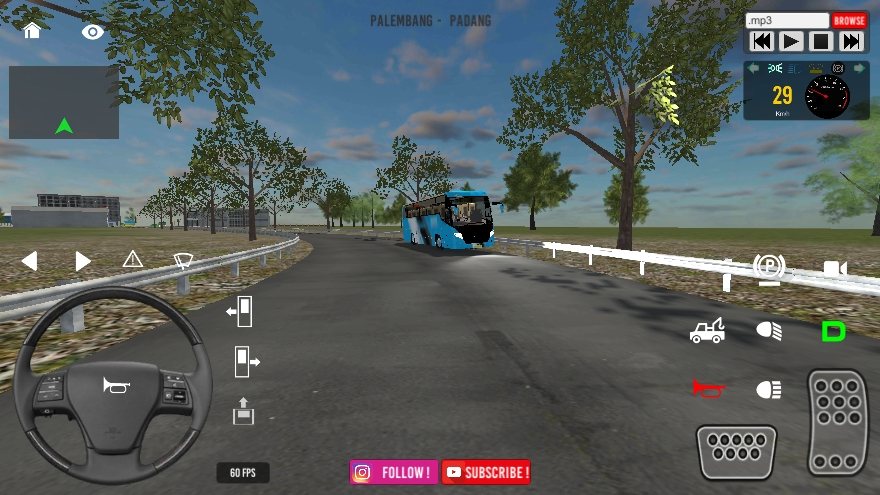Toggle the eye visibility icon
This screenshot has height=495, width=880.
[93, 32]
